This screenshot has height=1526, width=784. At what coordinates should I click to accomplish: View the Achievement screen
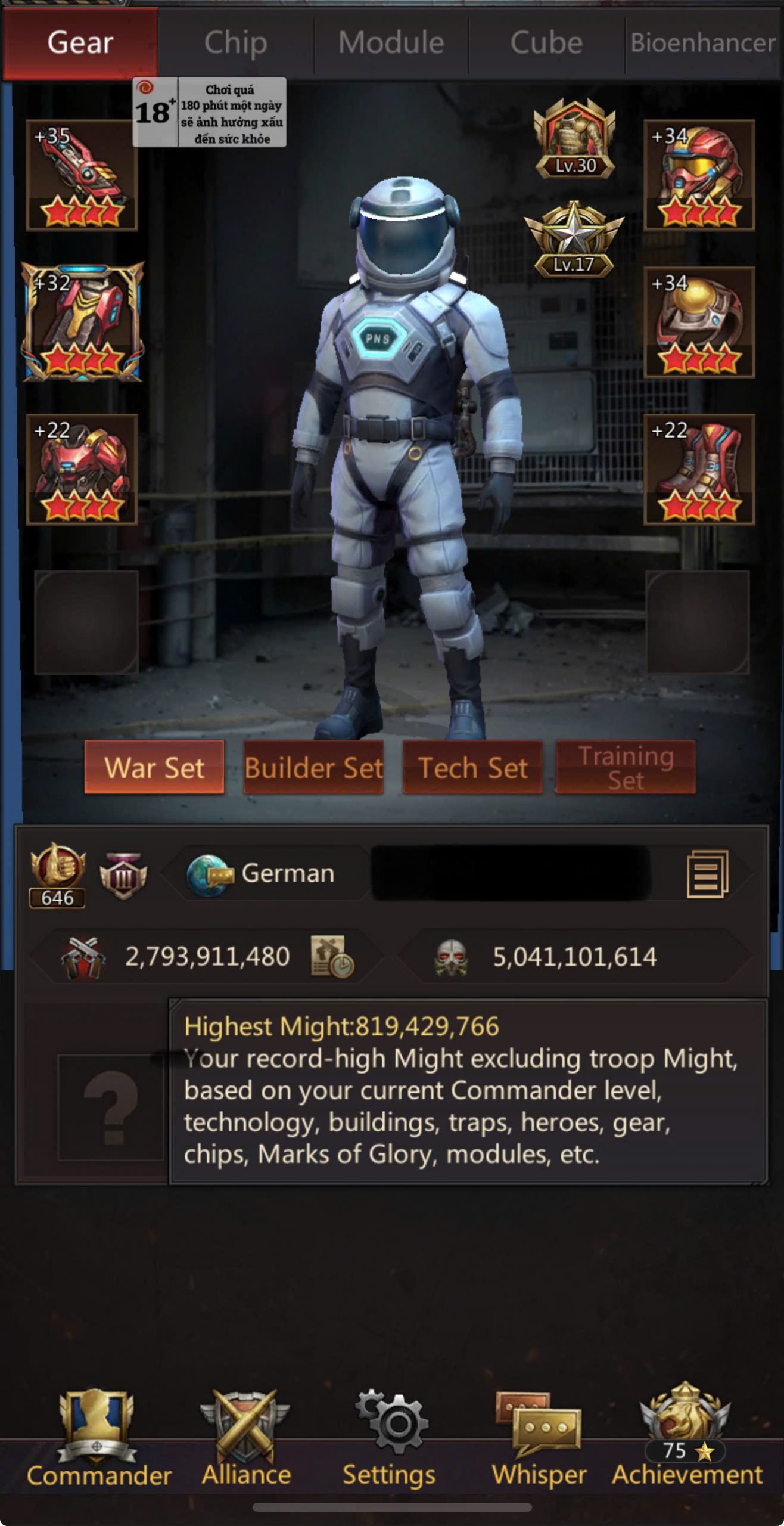[x=686, y=1438]
